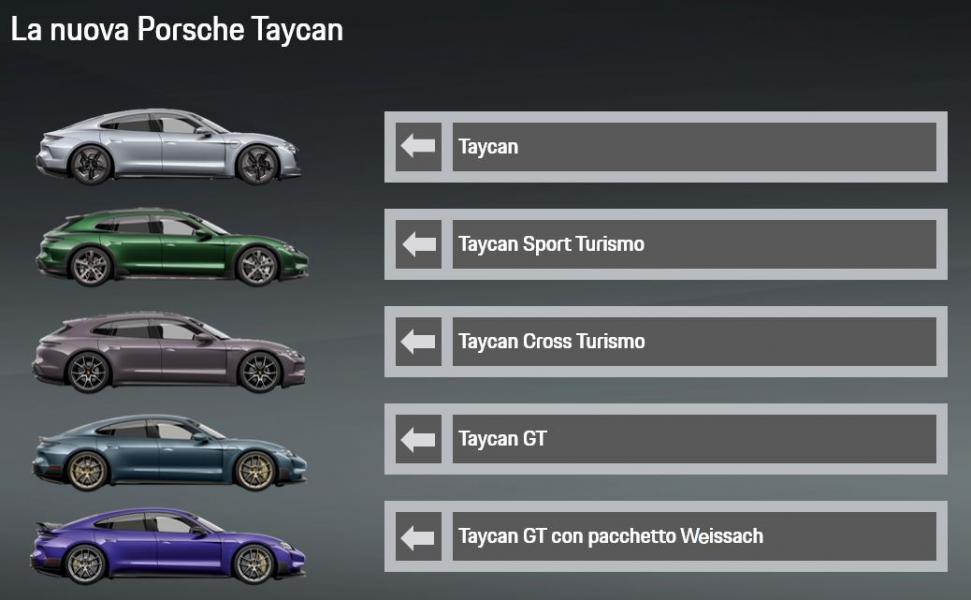Choose Taycan Sport Turismo from the list
The width and height of the screenshot is (971, 600).
(x=665, y=244)
